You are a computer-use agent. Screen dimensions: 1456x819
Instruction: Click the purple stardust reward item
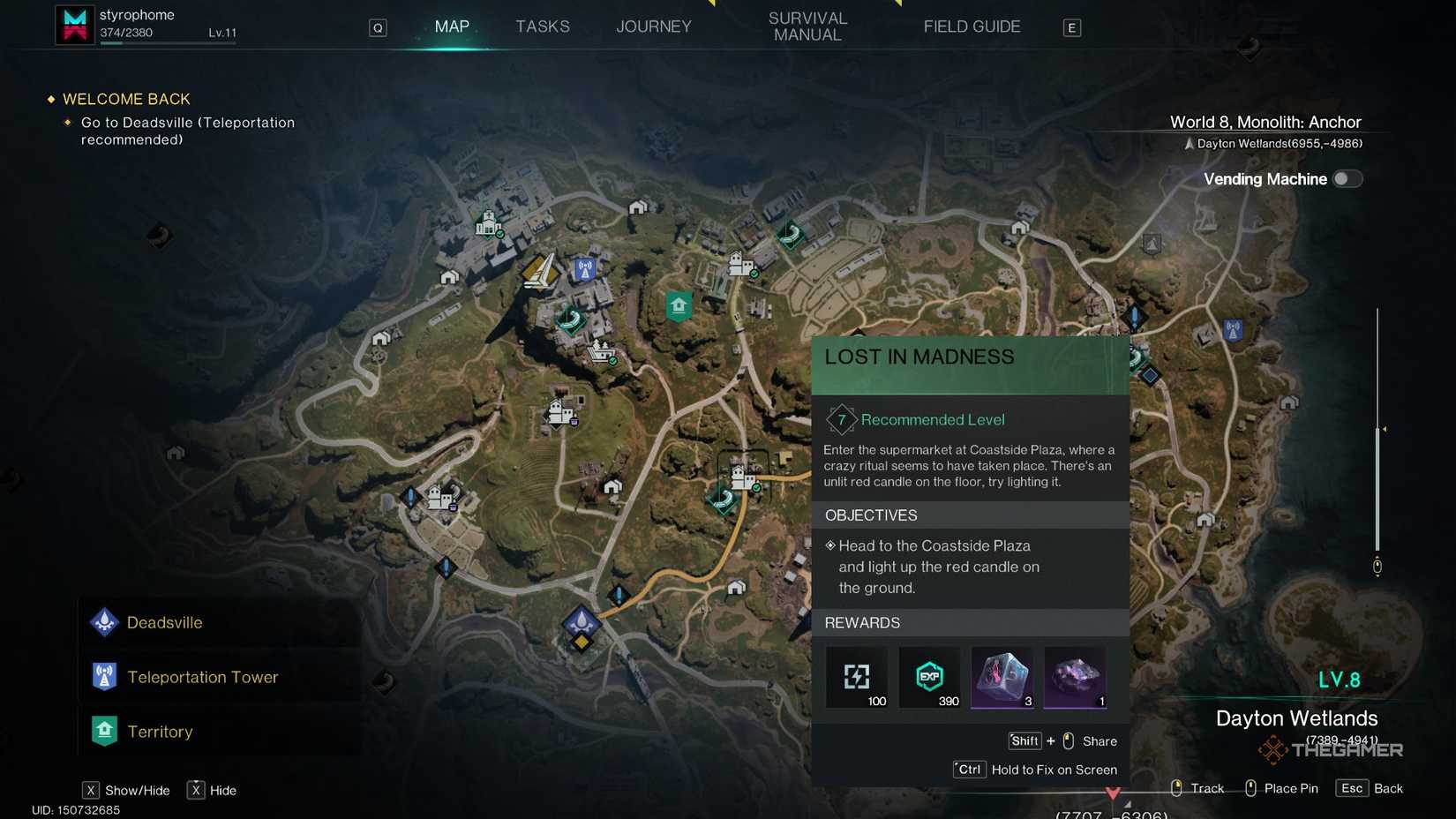pos(1074,677)
